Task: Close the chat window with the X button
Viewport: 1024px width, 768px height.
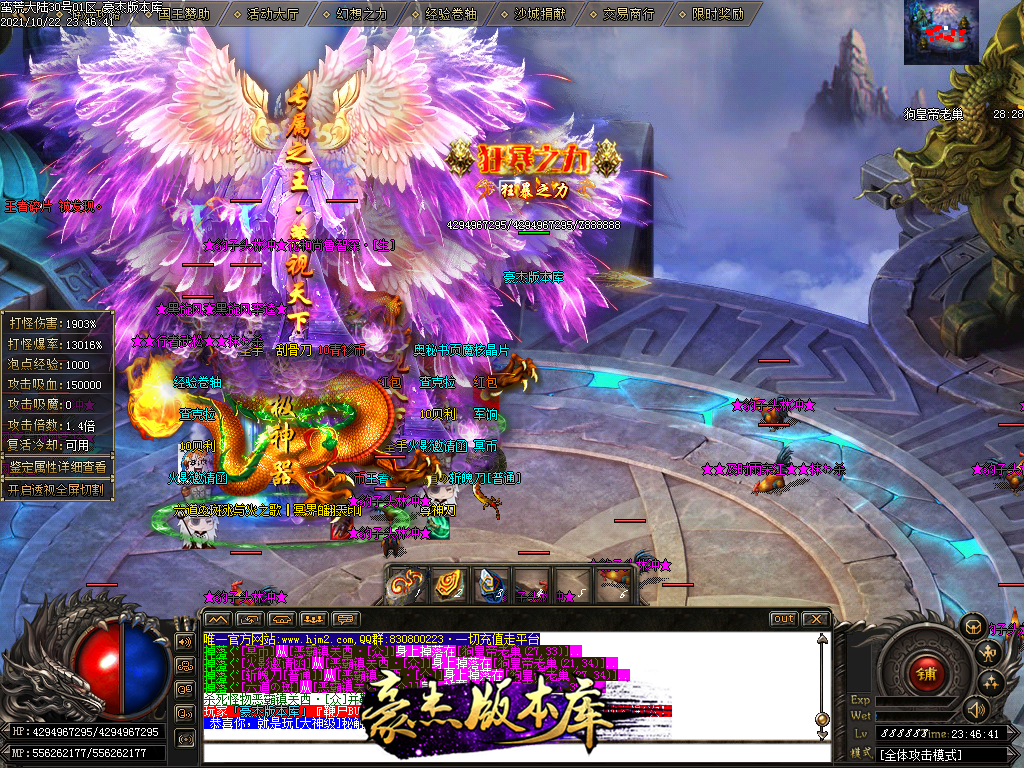Action: point(815,619)
